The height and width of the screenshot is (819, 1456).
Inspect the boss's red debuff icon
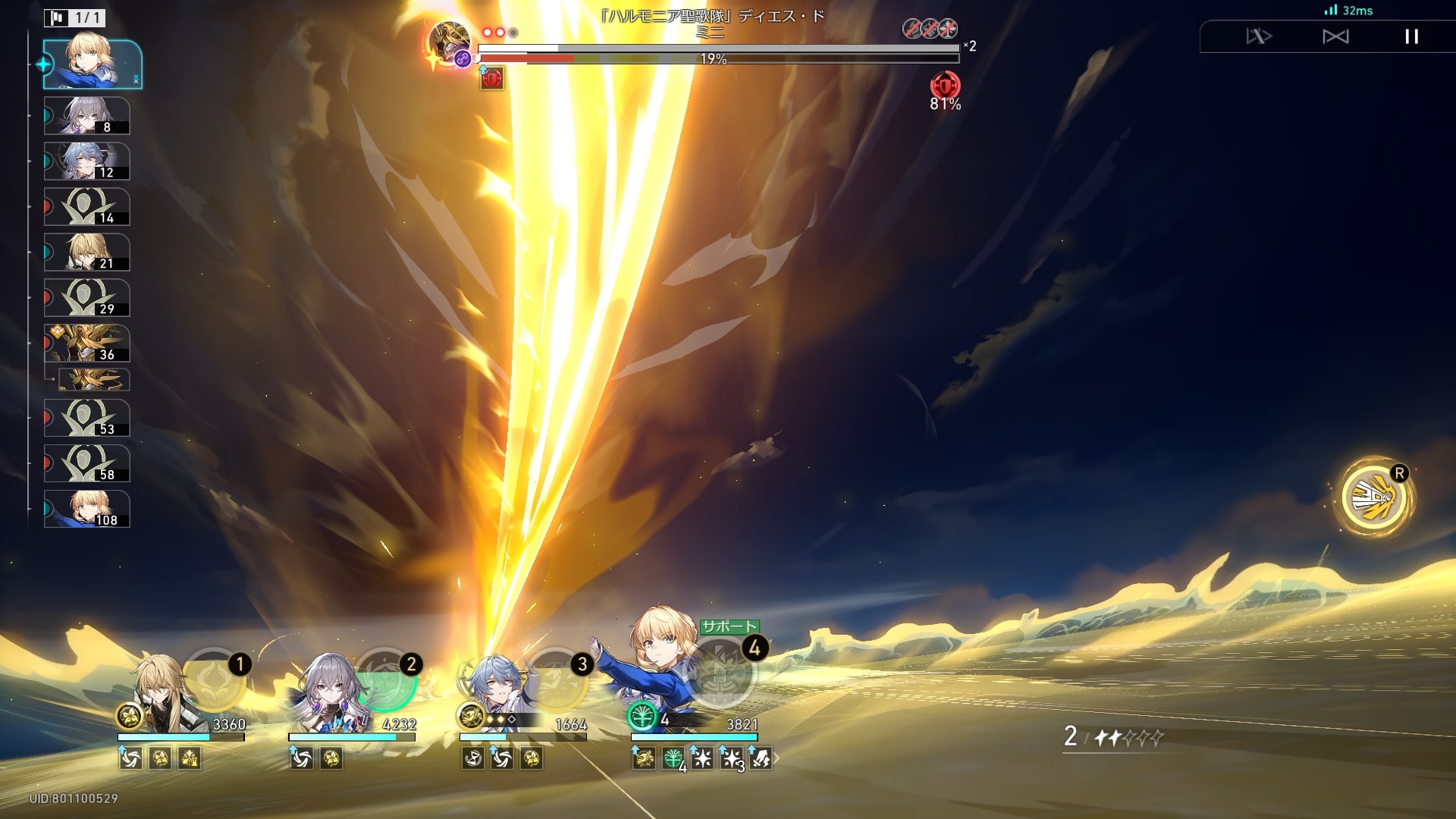coord(491,78)
